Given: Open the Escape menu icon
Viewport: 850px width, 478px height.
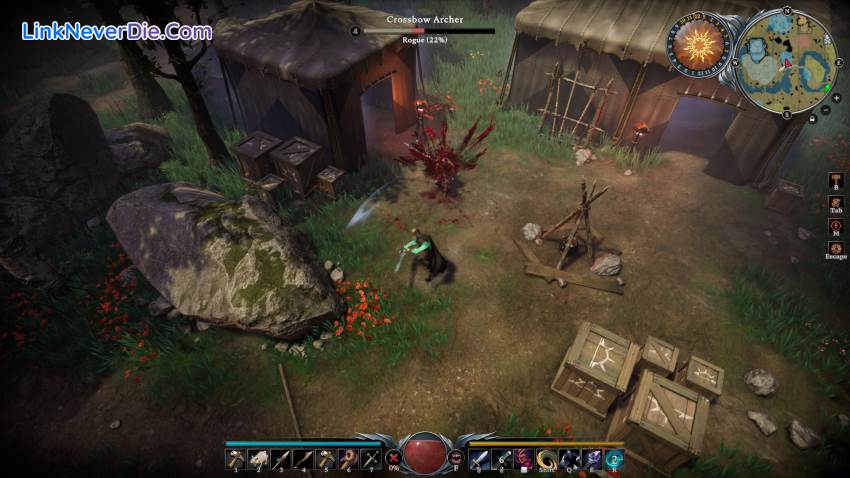Looking at the screenshot, I should 835,247.
